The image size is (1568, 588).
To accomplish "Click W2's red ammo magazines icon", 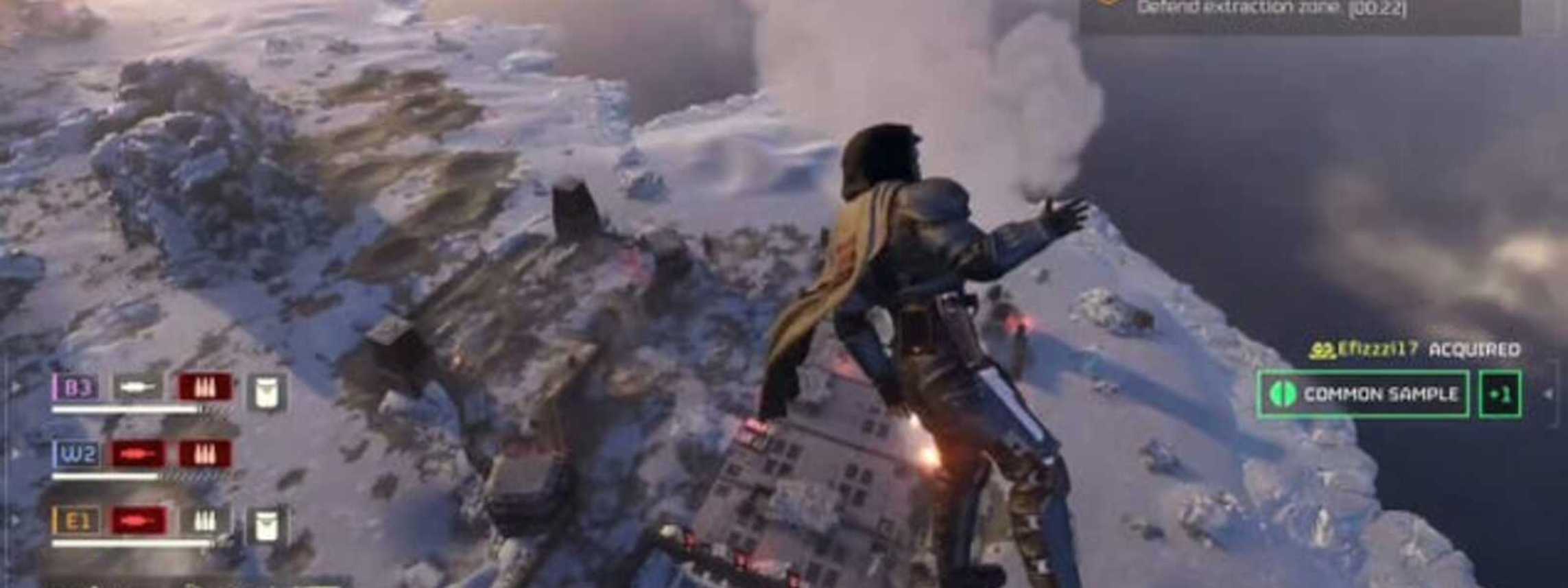I will pyautogui.click(x=204, y=454).
